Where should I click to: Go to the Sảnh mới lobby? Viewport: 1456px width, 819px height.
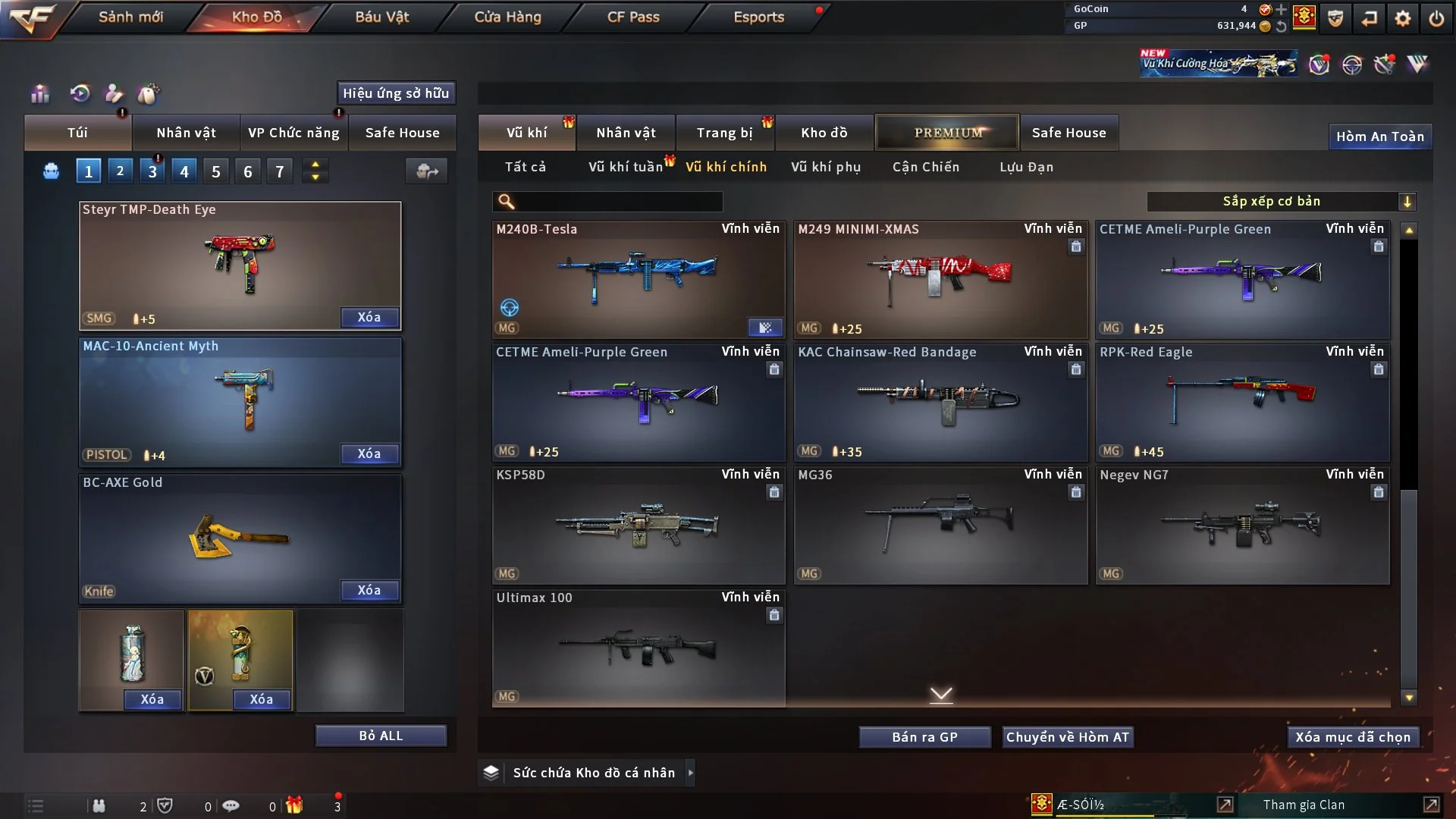pyautogui.click(x=130, y=17)
